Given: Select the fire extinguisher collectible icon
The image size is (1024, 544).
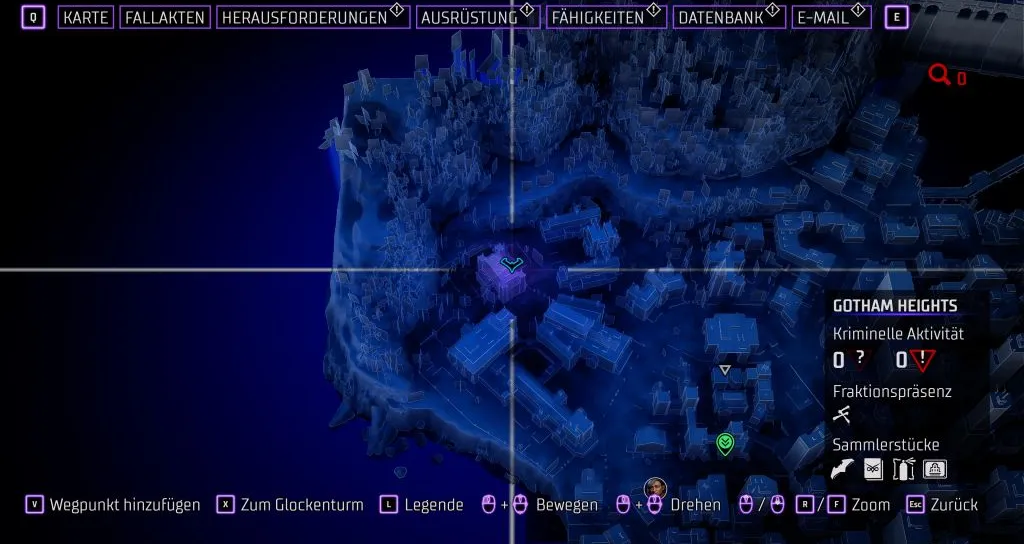Looking at the screenshot, I should [x=904, y=468].
